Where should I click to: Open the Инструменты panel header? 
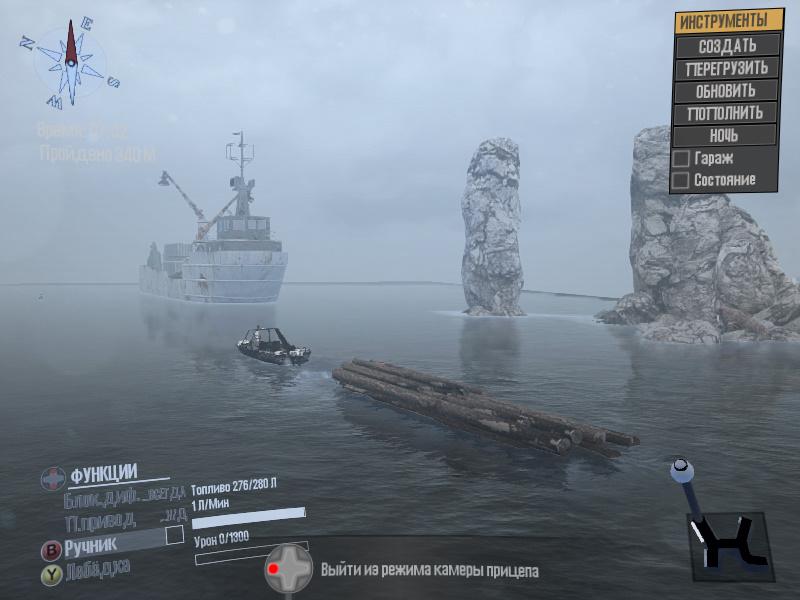coord(726,21)
